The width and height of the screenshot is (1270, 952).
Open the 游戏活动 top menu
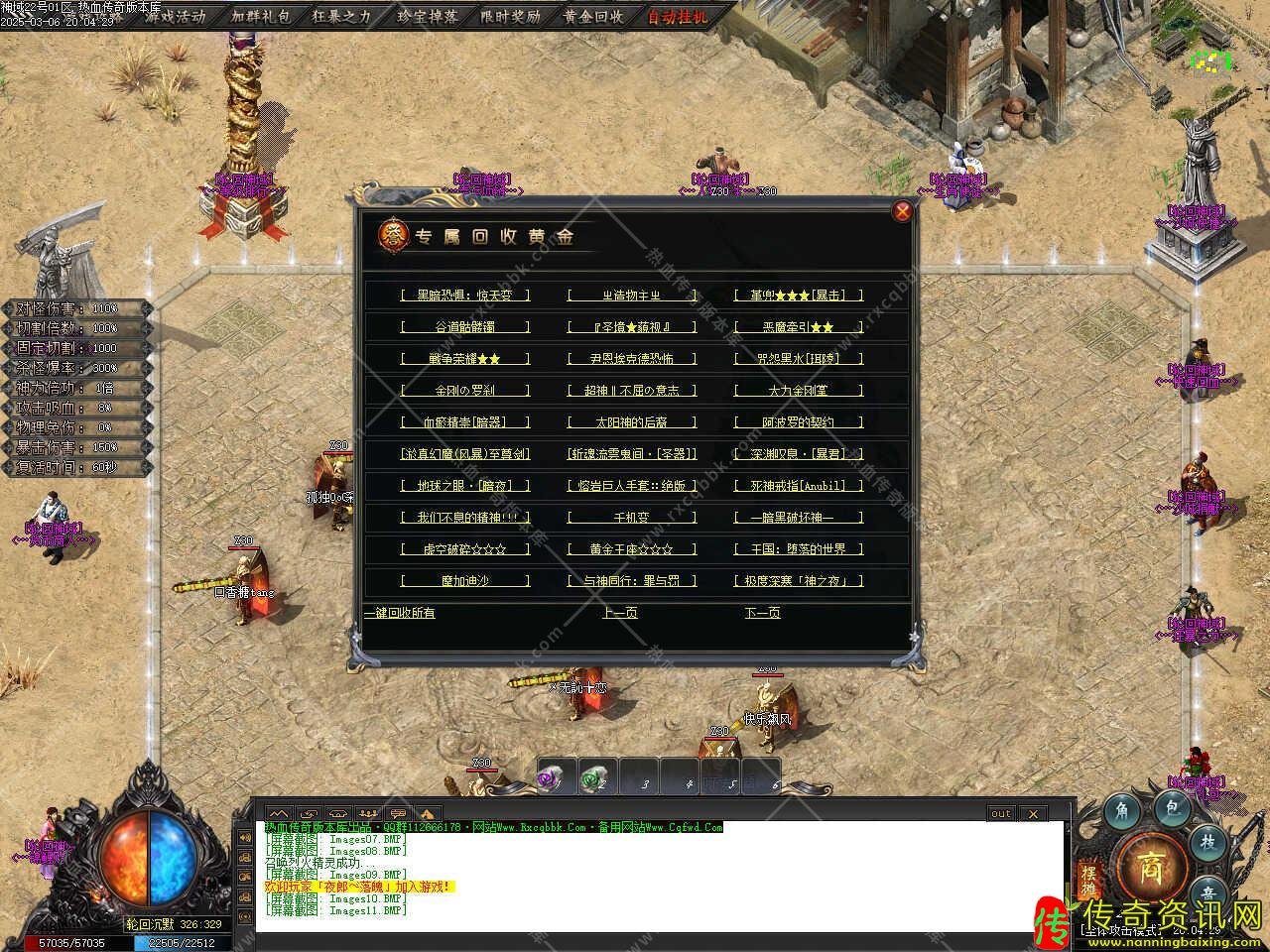(175, 16)
